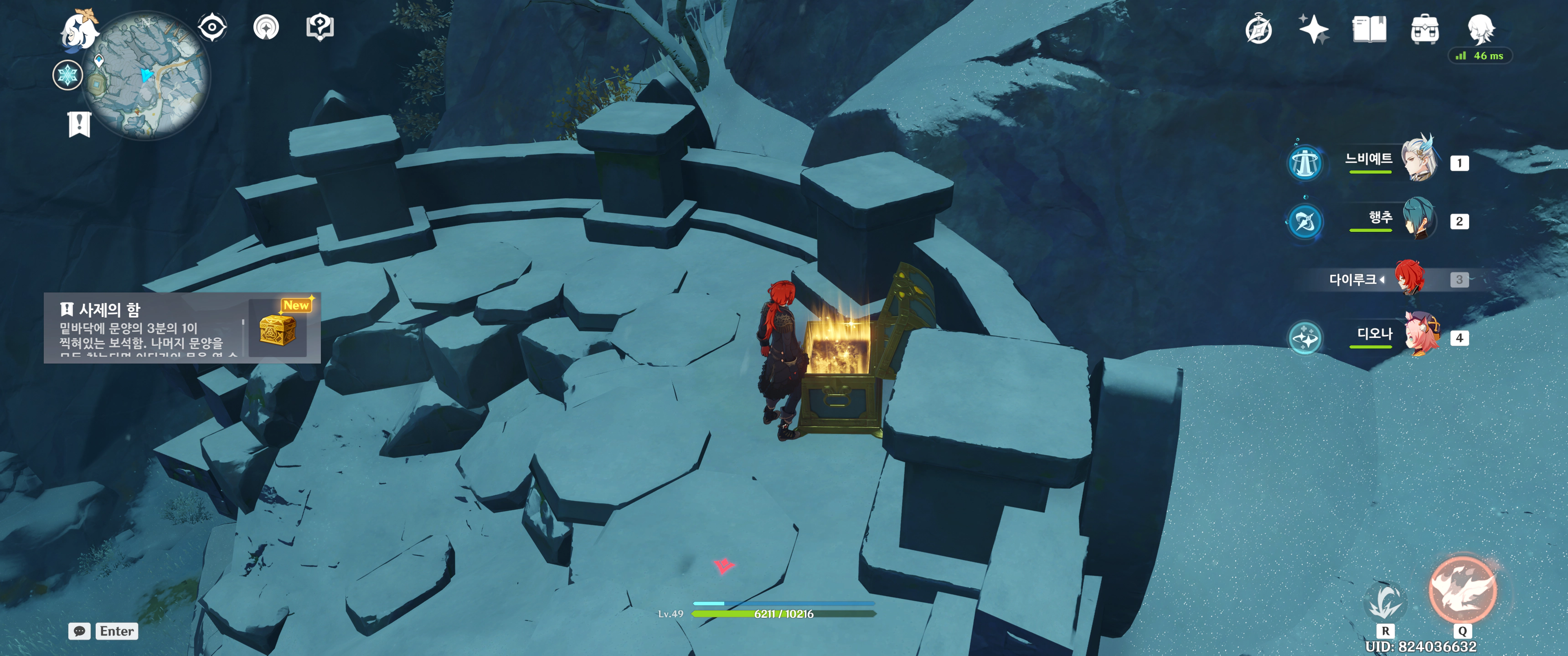This screenshot has height=656, width=1568.
Task: Switch to party member 디오나
Action: pos(1421,334)
